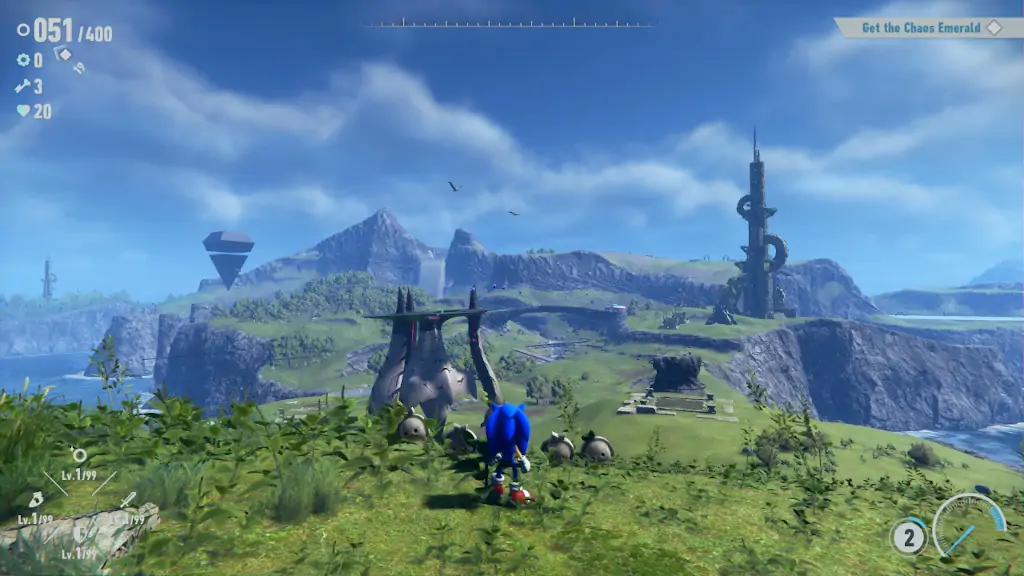Click the portal gear icon
This screenshot has width=1024, height=576.
coord(23,60)
